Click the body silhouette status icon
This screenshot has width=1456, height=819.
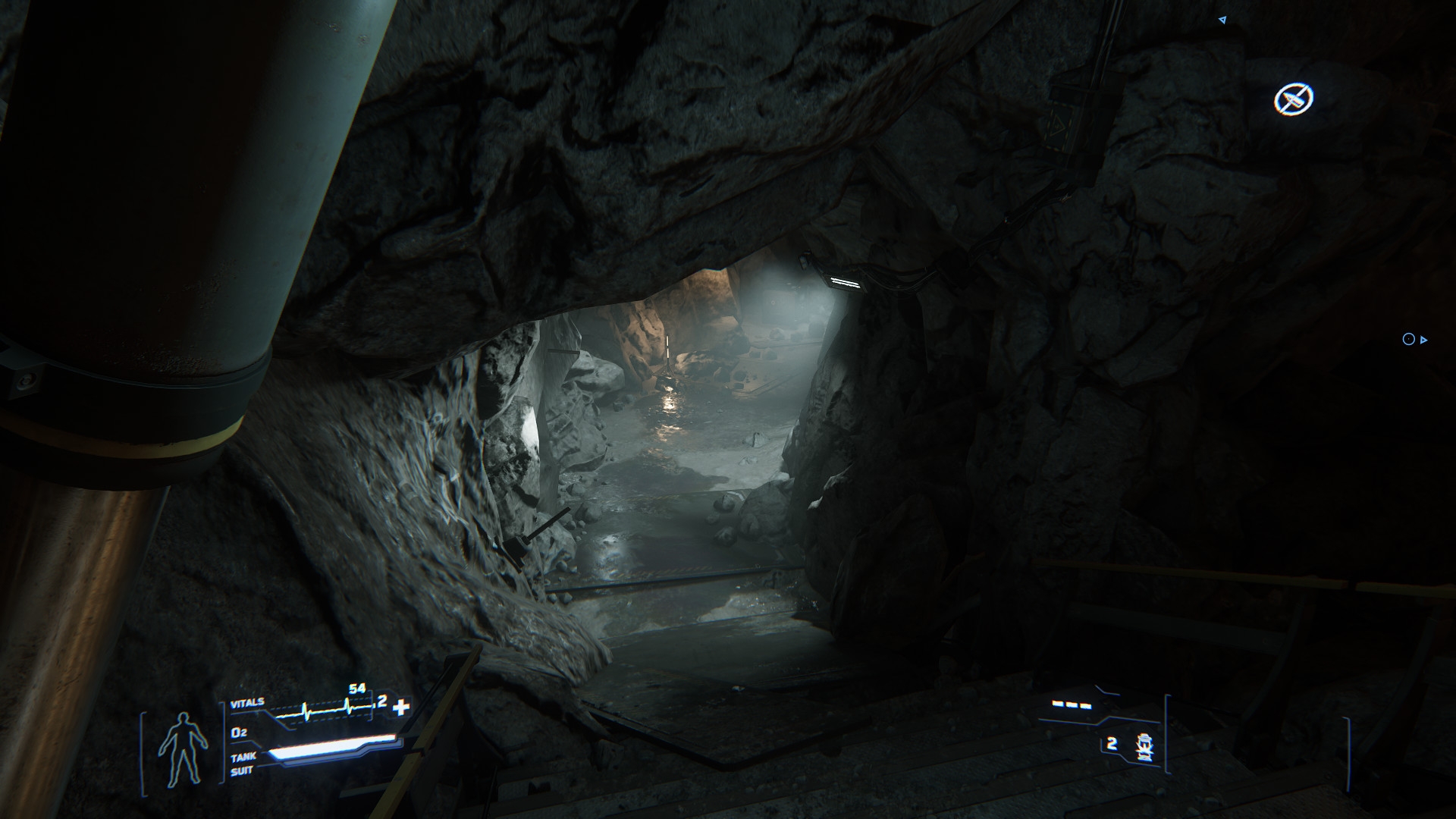(183, 748)
